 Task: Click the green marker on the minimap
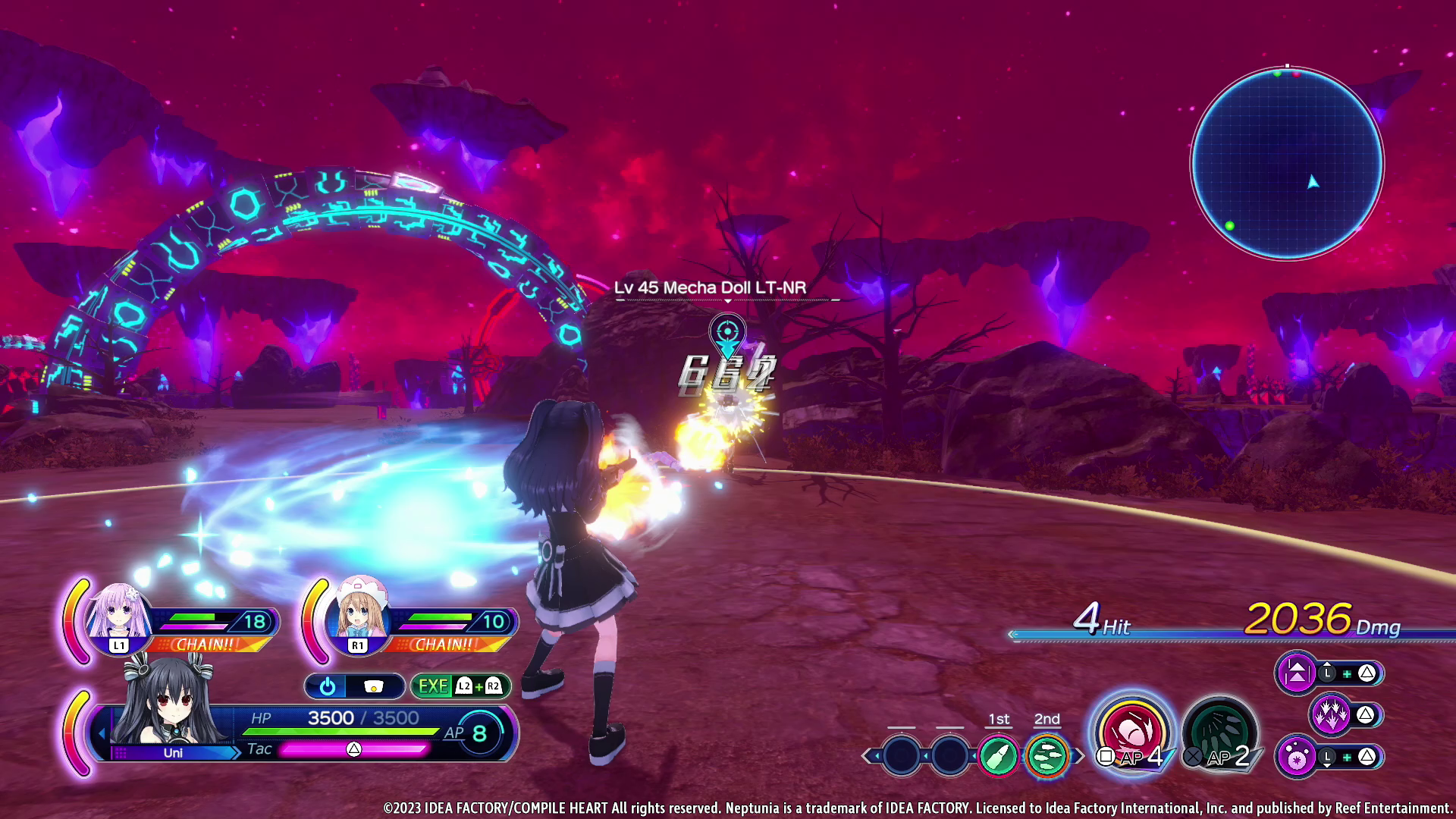click(x=1229, y=226)
